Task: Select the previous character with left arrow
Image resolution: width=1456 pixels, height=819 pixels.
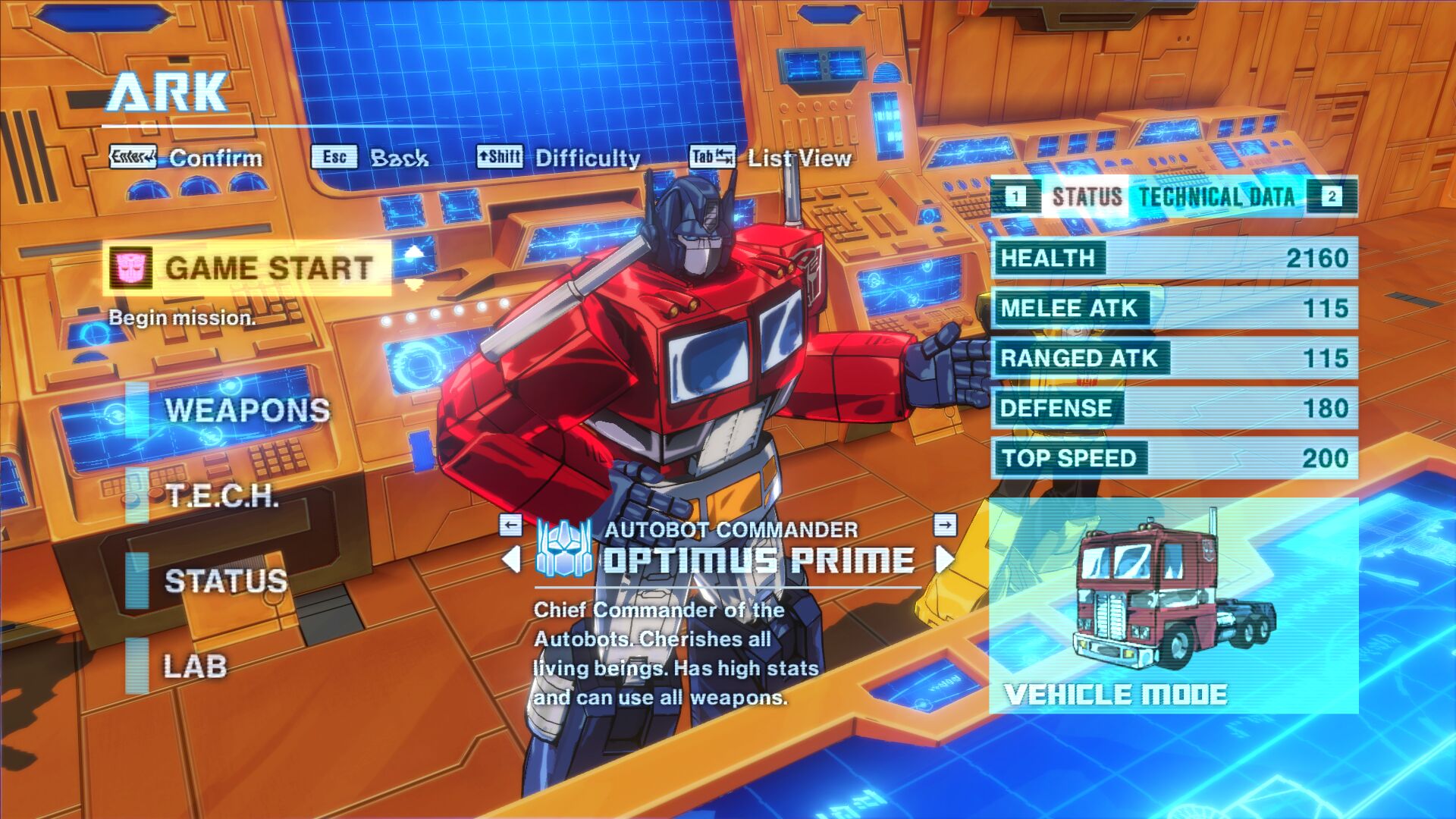Action: tap(512, 560)
